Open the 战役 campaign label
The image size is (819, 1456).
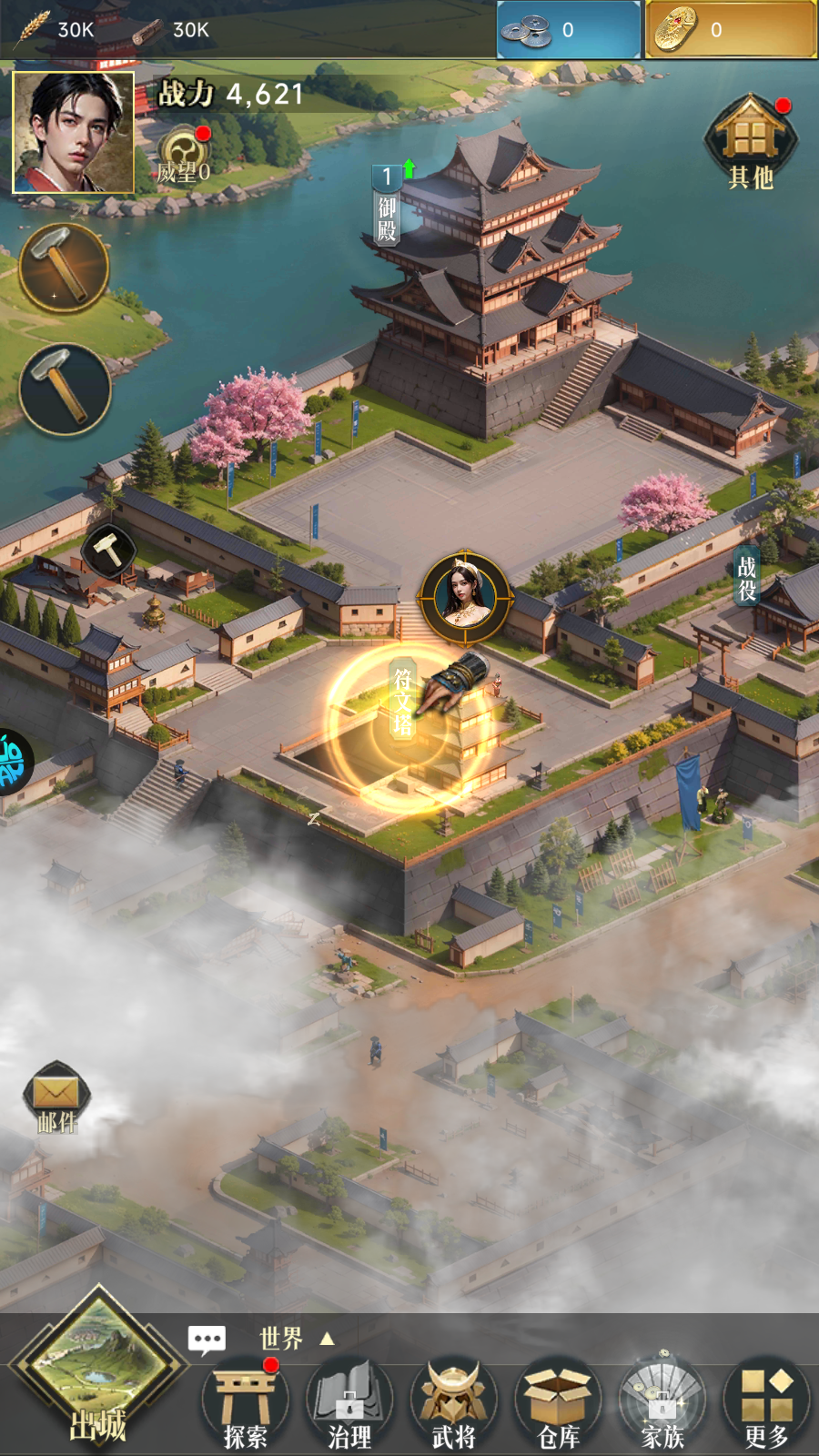[746, 579]
